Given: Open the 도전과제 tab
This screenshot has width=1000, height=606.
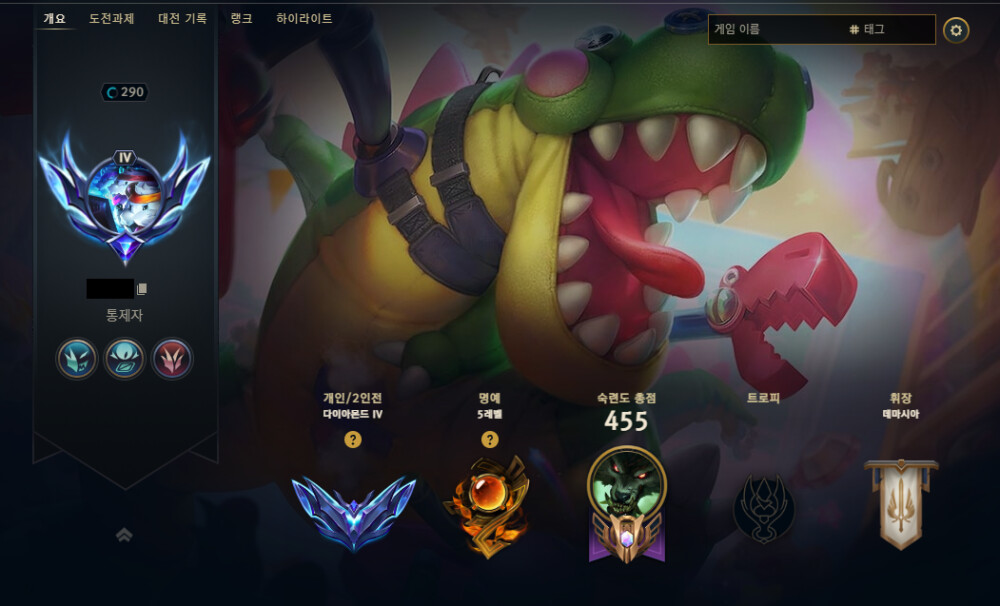Looking at the screenshot, I should (x=110, y=18).
